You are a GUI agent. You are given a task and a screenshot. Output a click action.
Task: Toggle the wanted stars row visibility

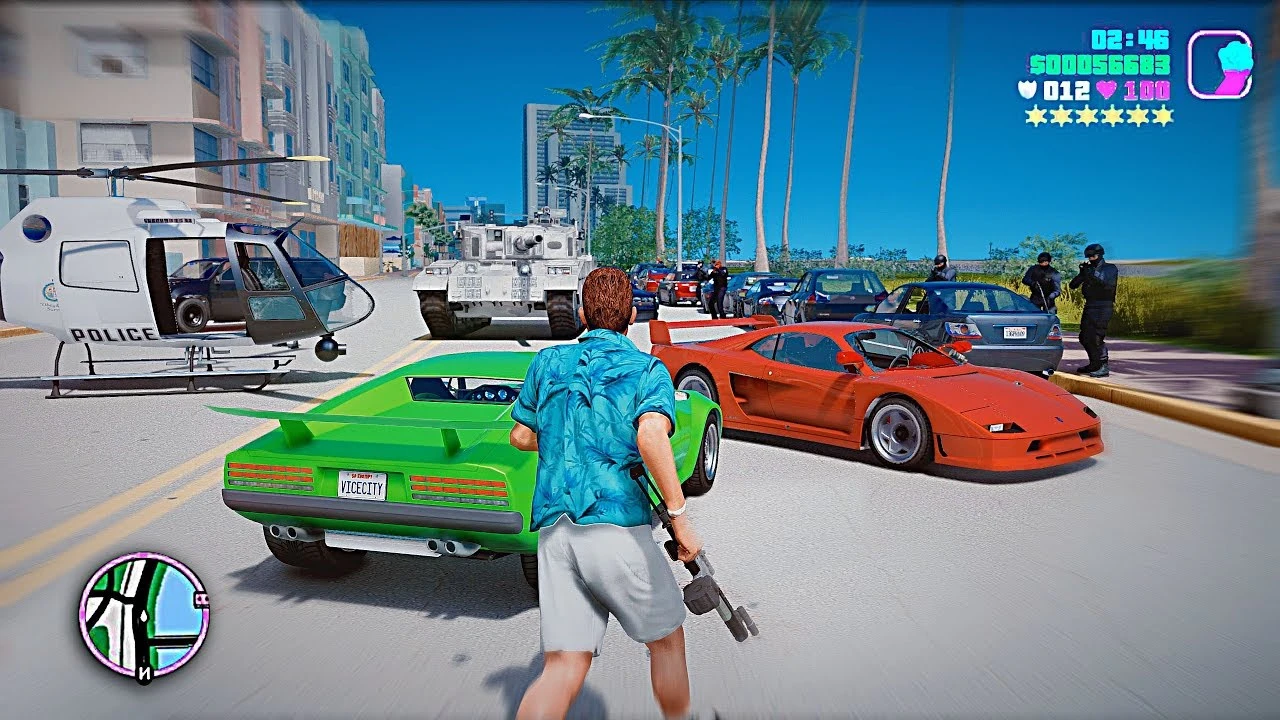click(1098, 117)
